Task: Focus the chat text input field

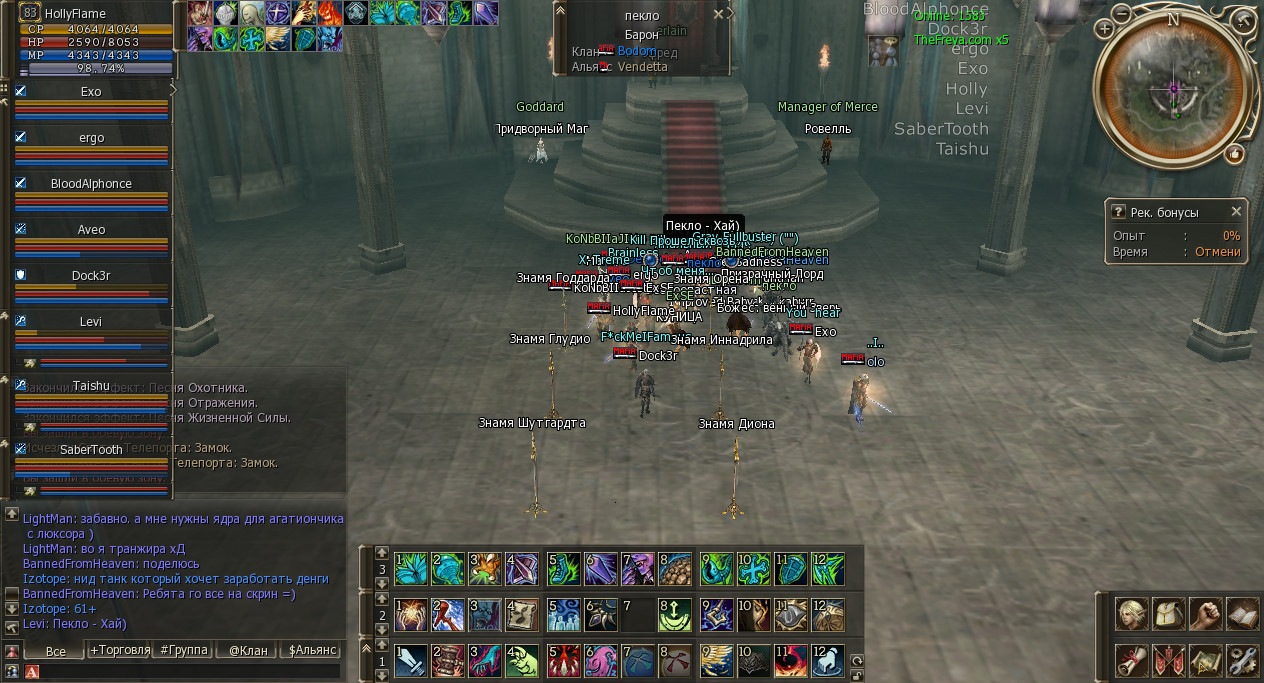Action: pos(190,671)
